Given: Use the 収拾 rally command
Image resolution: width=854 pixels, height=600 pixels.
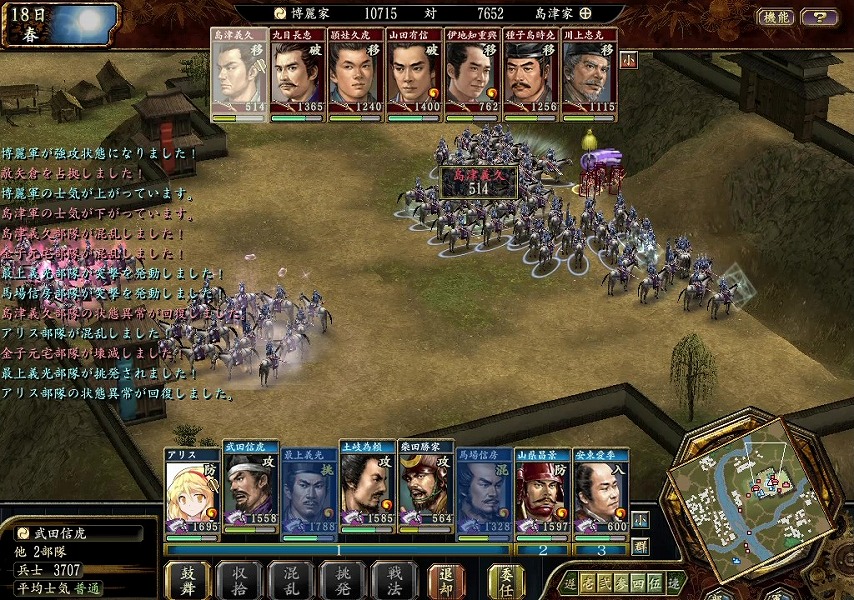Looking at the screenshot, I should 239,580.
